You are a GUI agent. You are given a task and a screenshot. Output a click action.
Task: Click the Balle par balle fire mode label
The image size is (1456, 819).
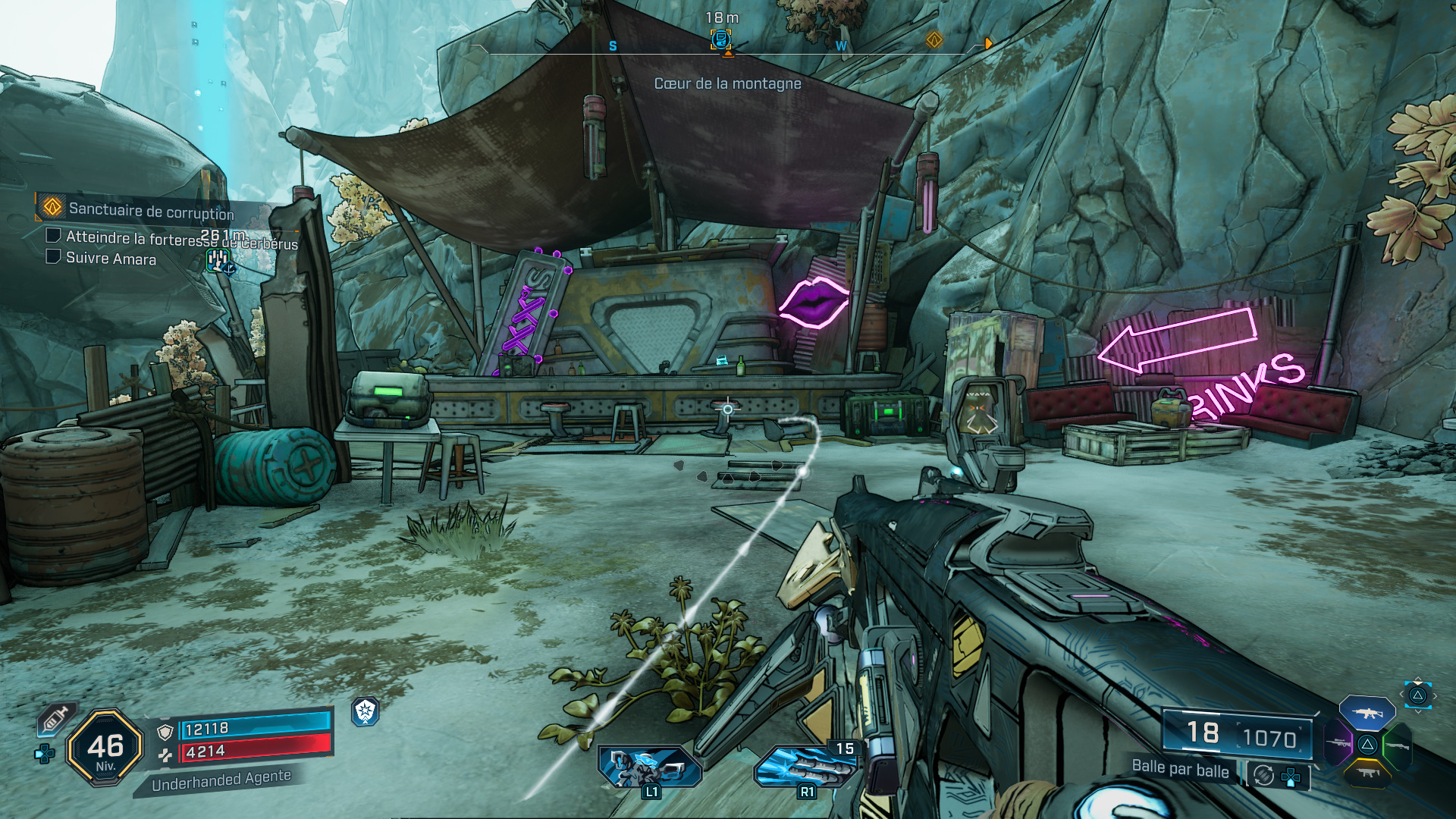coord(1180,769)
